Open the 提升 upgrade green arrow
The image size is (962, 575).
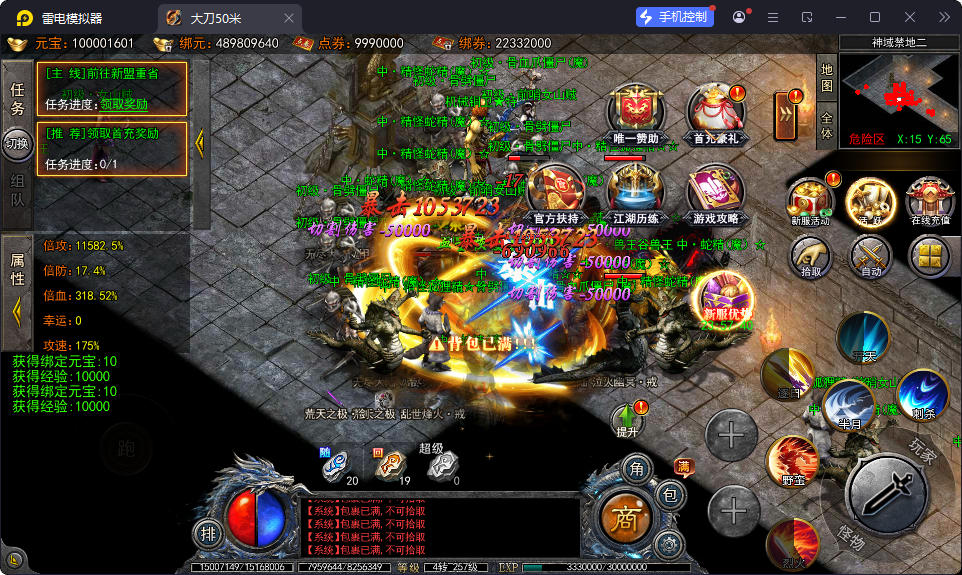click(x=628, y=418)
